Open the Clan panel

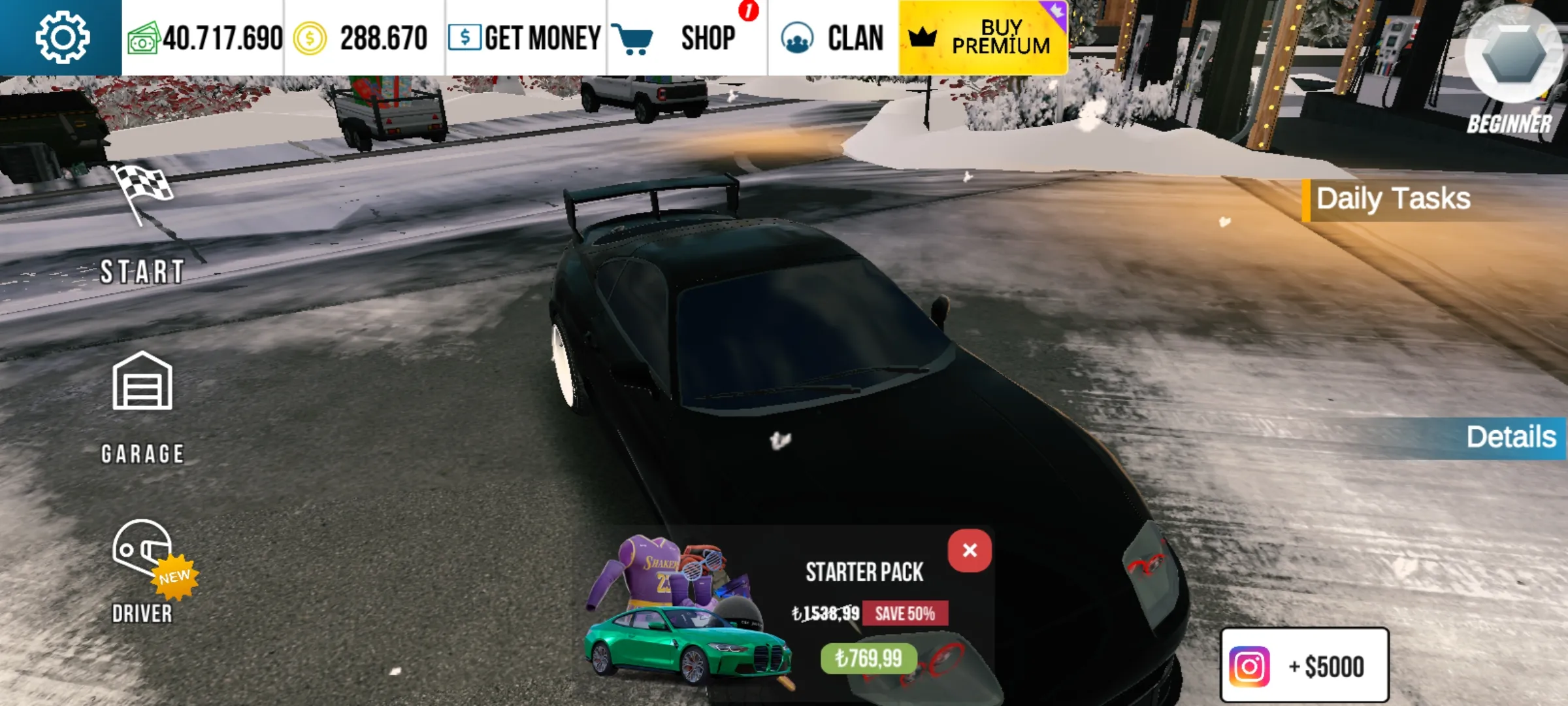tap(797, 37)
